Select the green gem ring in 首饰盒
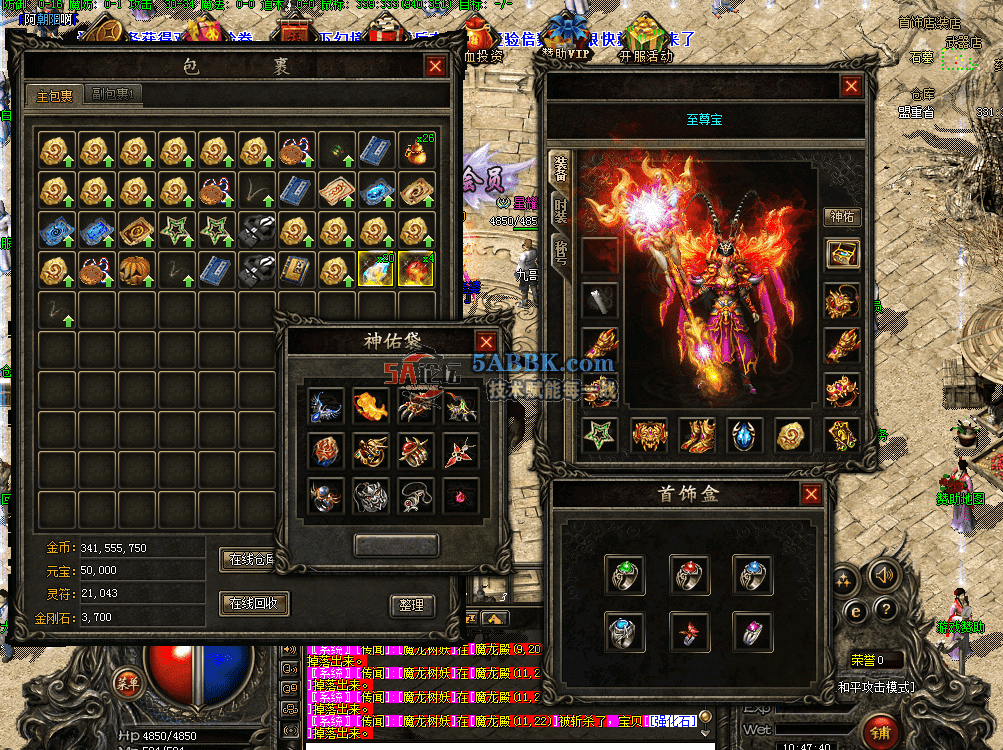This screenshot has height=750, width=1003. click(625, 574)
